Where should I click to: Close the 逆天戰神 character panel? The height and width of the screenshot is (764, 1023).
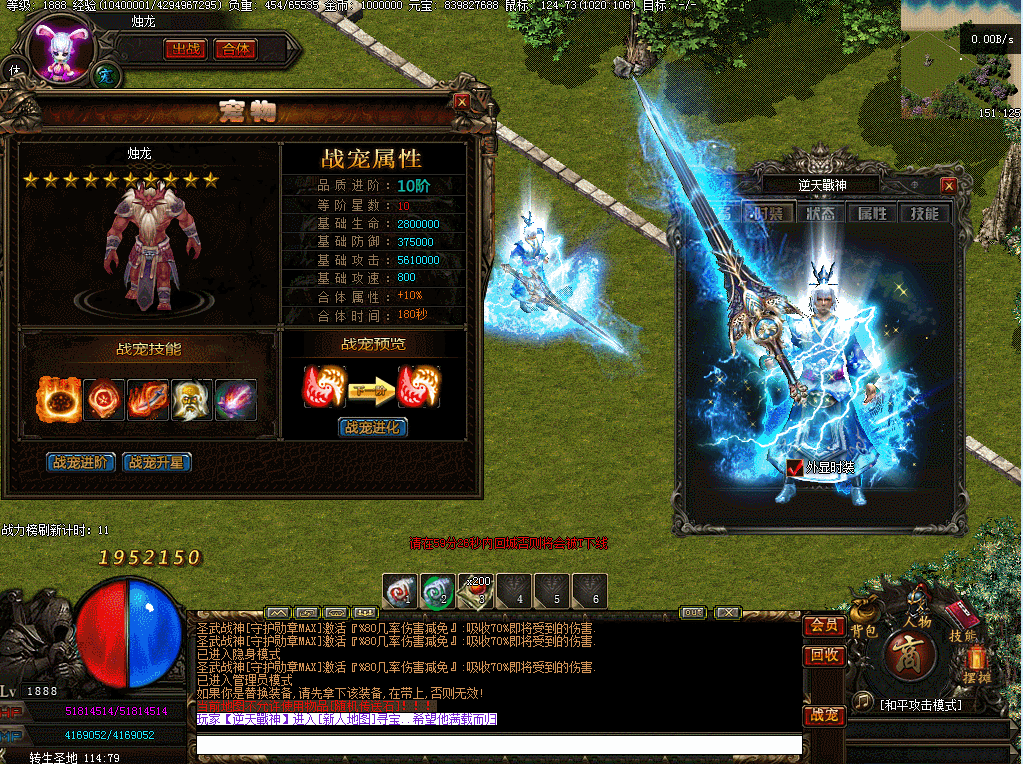(x=948, y=185)
